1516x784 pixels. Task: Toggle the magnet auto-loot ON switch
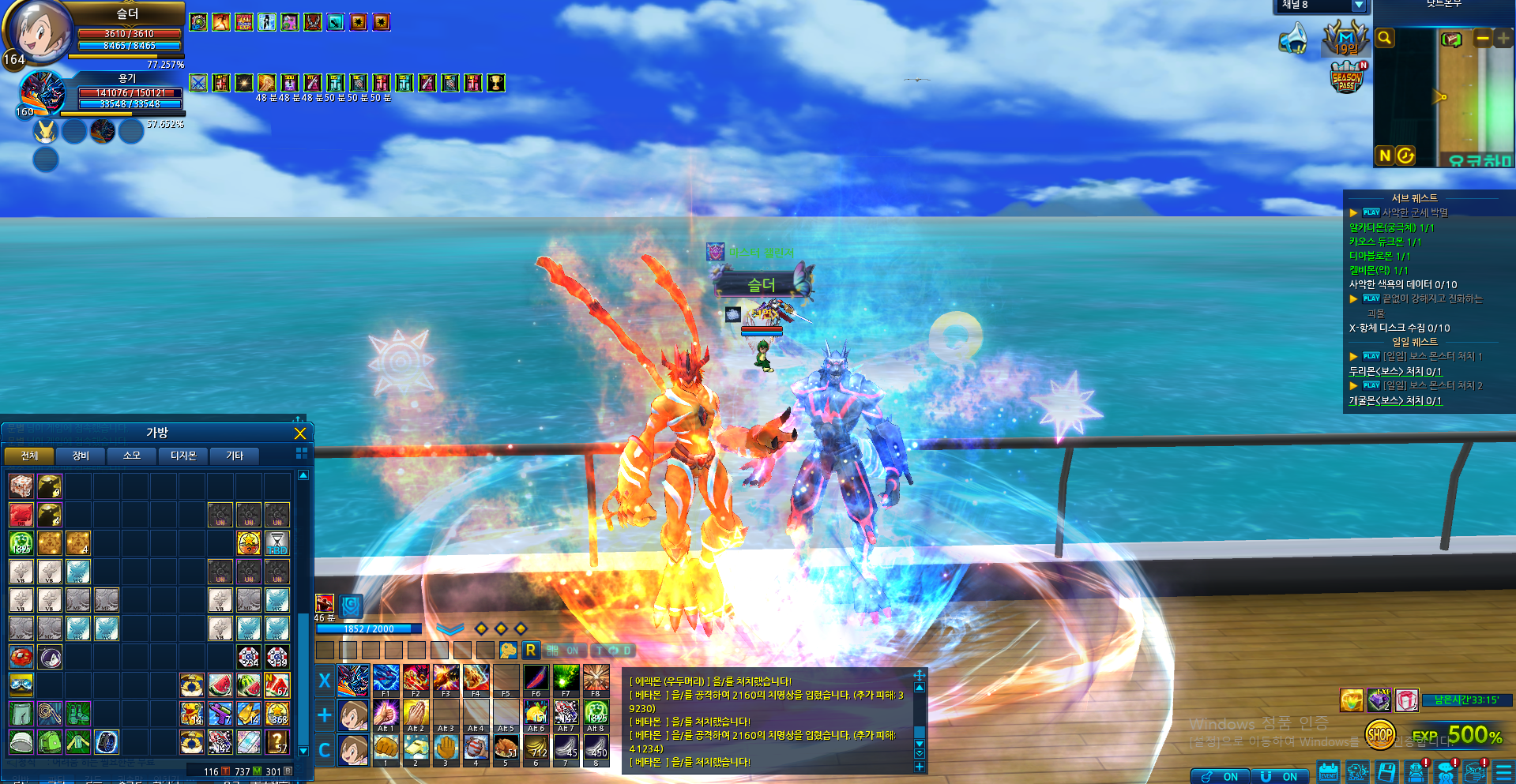tap(1279, 776)
